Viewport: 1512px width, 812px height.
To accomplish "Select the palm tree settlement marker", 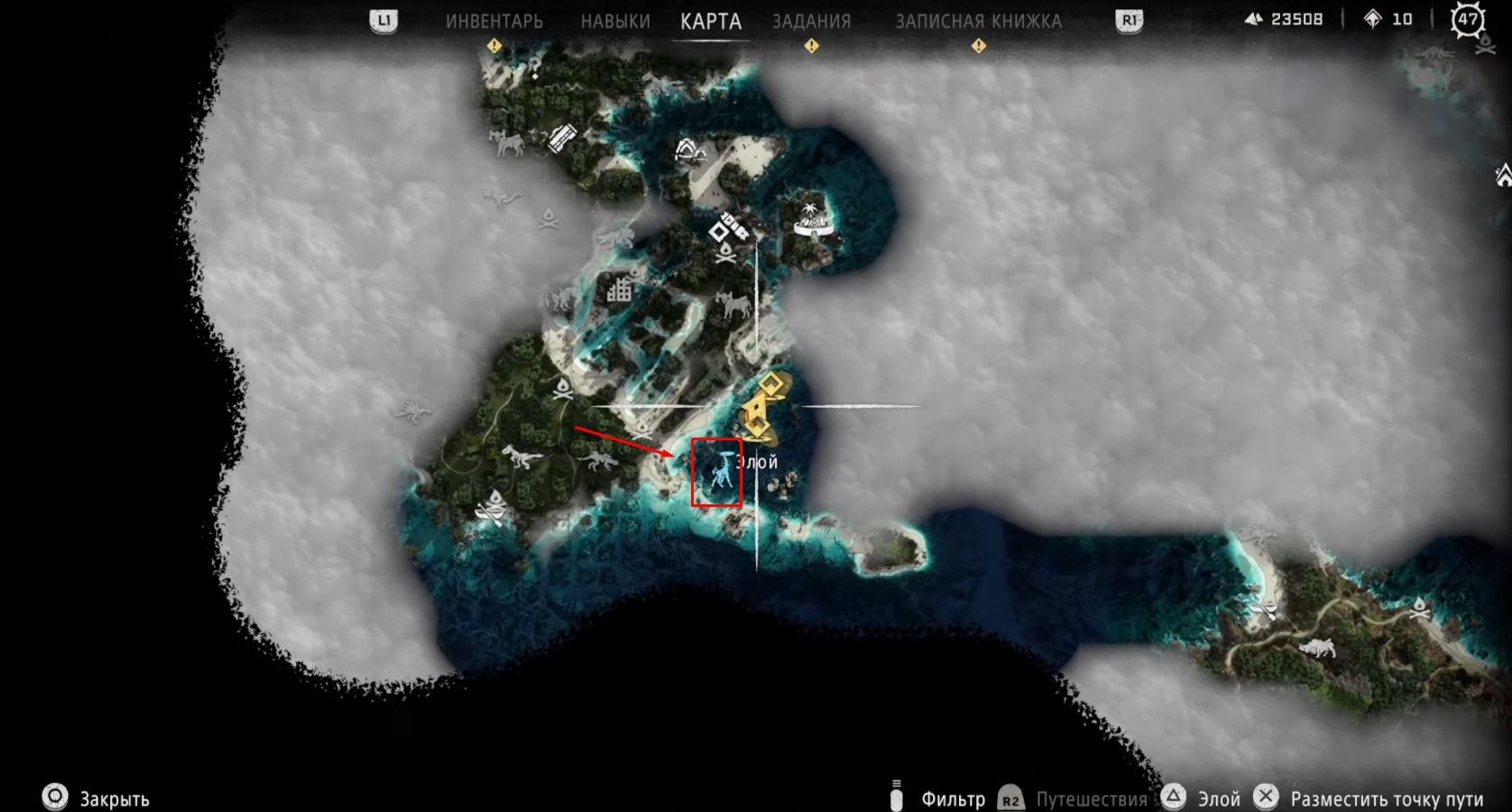I will (813, 218).
